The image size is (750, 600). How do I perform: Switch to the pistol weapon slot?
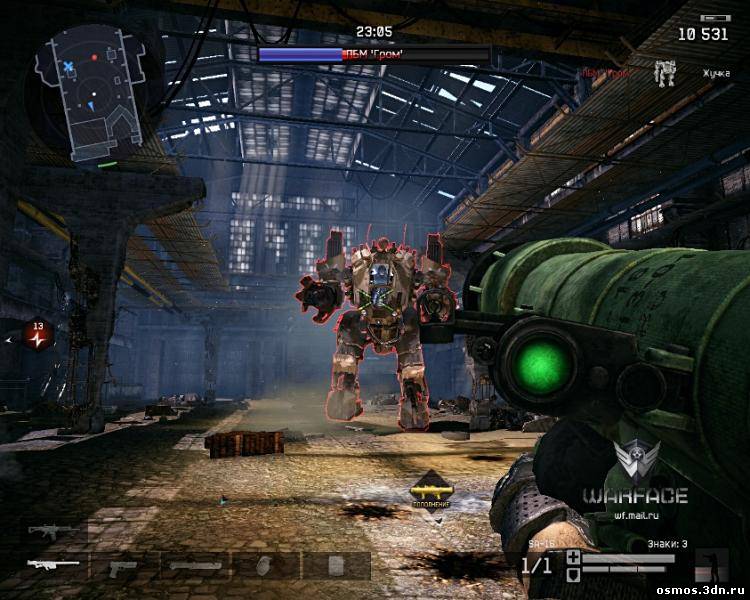[x=123, y=566]
